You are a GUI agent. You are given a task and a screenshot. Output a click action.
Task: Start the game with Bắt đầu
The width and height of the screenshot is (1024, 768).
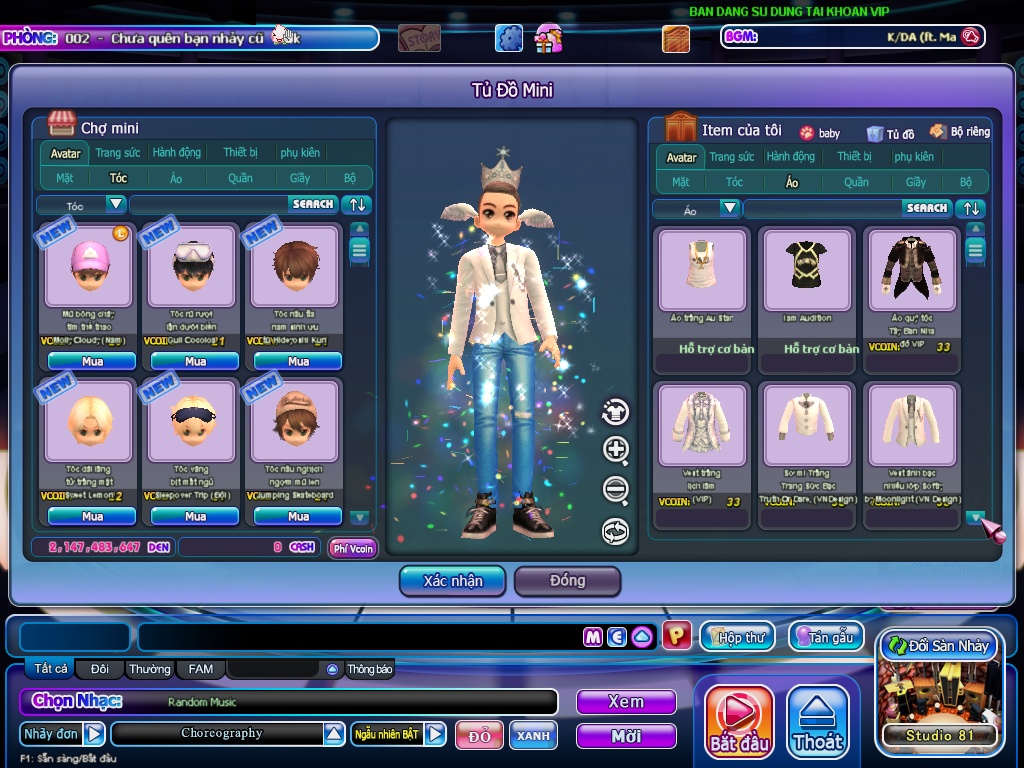click(x=739, y=721)
